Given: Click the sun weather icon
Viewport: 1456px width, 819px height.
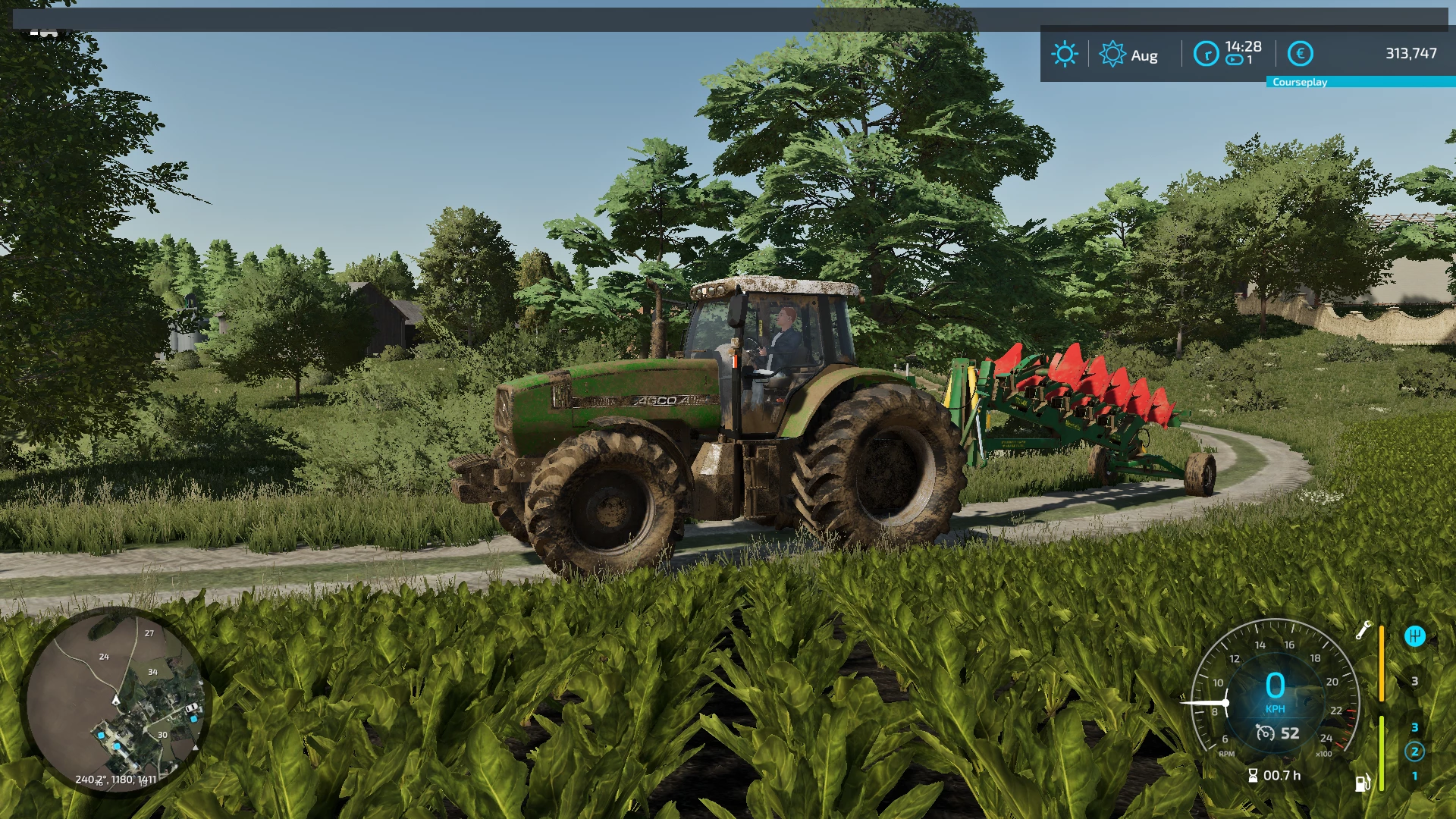Looking at the screenshot, I should [x=1065, y=53].
